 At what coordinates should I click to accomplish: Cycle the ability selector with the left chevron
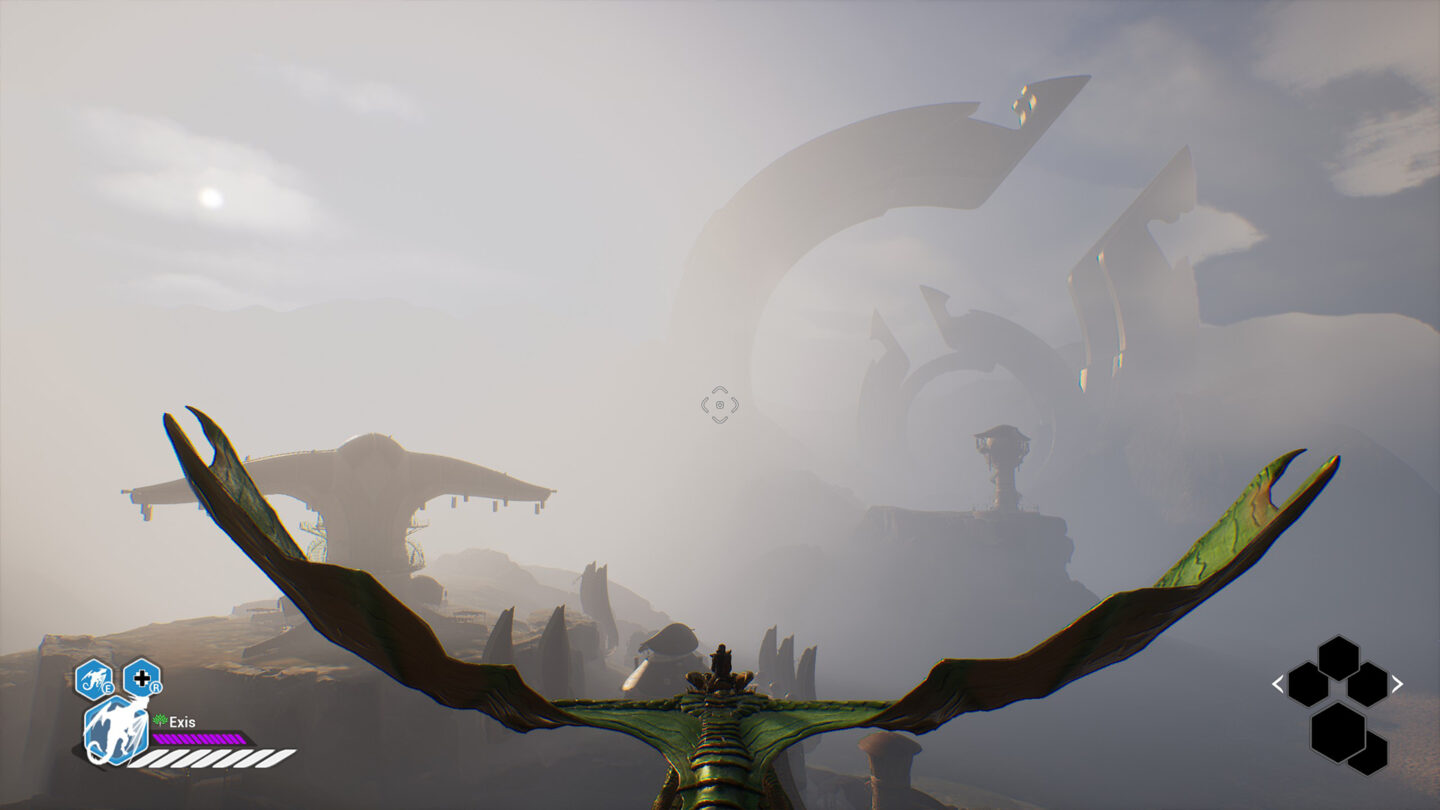click(1277, 684)
